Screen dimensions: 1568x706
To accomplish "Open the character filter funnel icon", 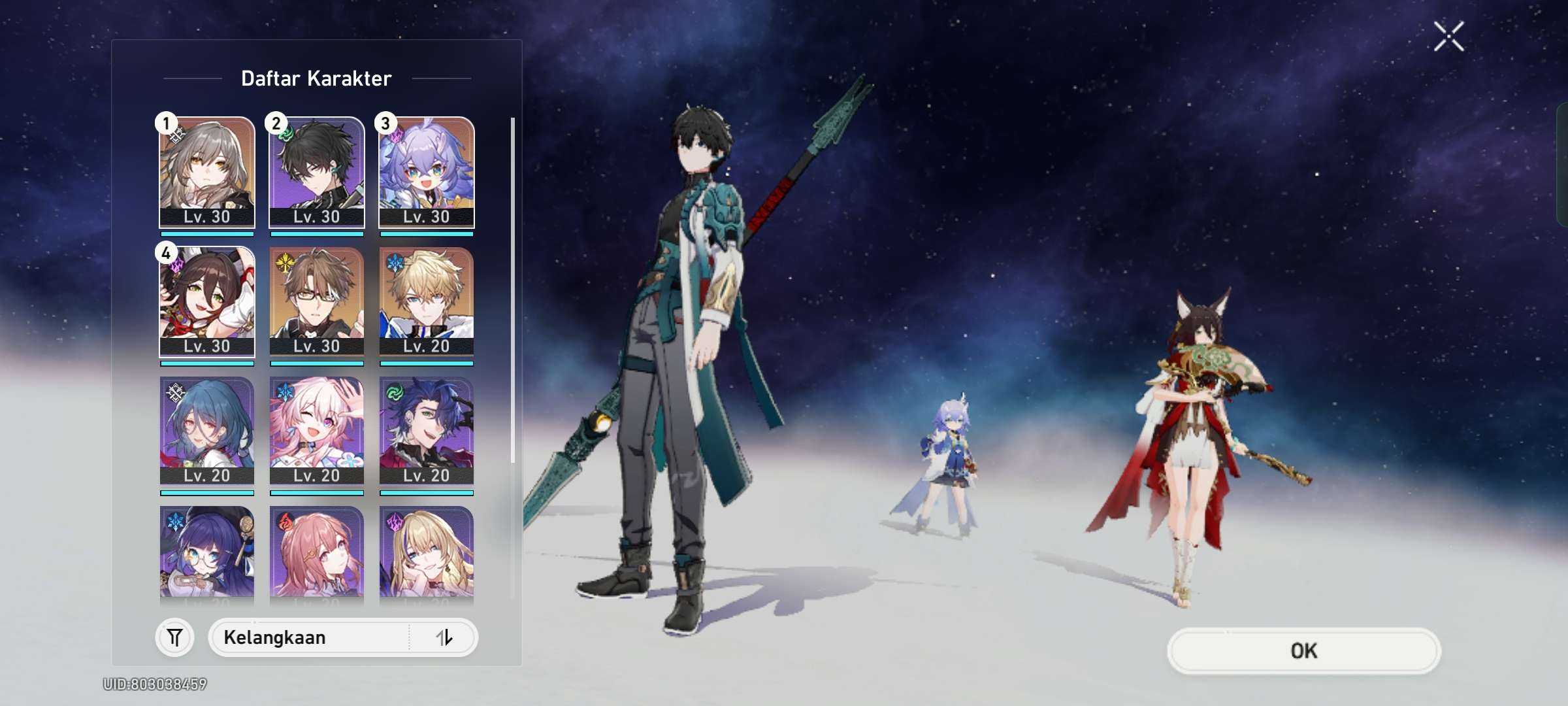I will point(174,637).
